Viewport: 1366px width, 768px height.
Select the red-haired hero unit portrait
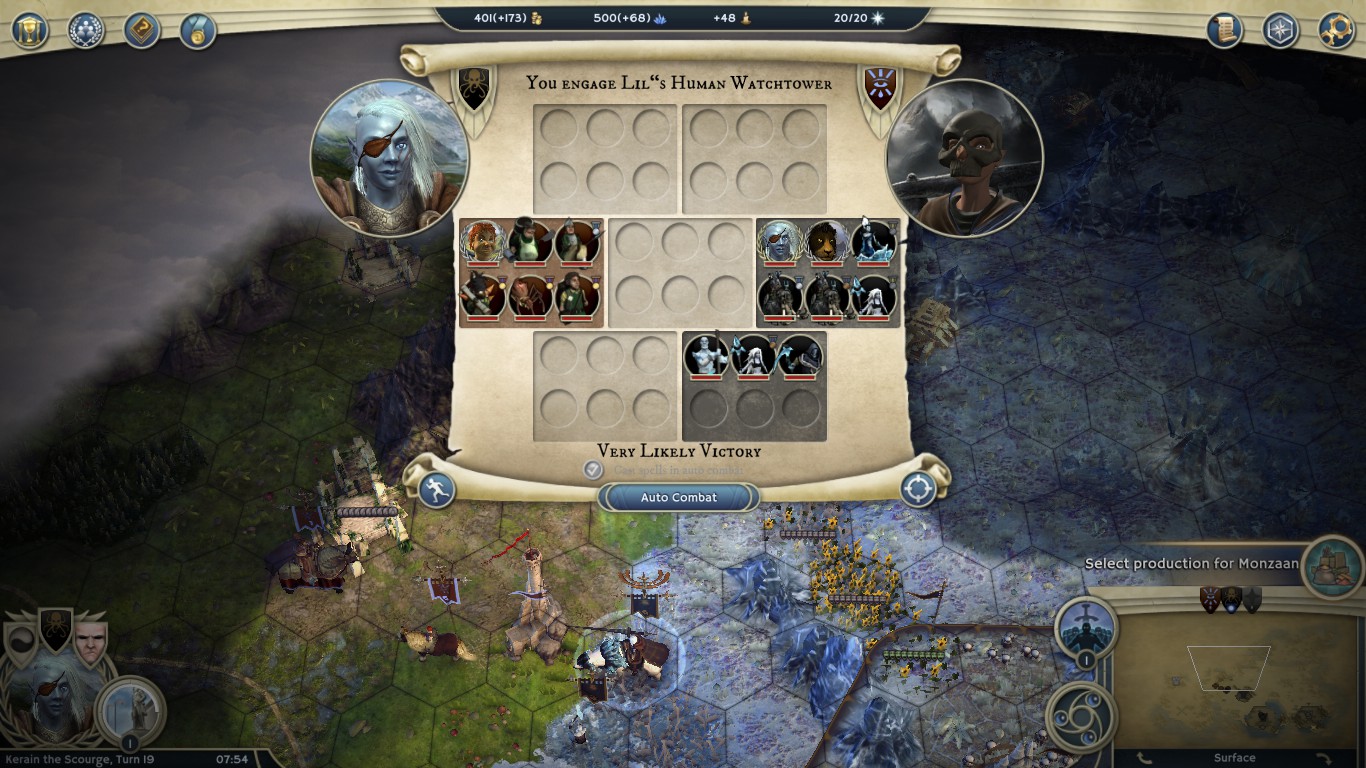483,243
